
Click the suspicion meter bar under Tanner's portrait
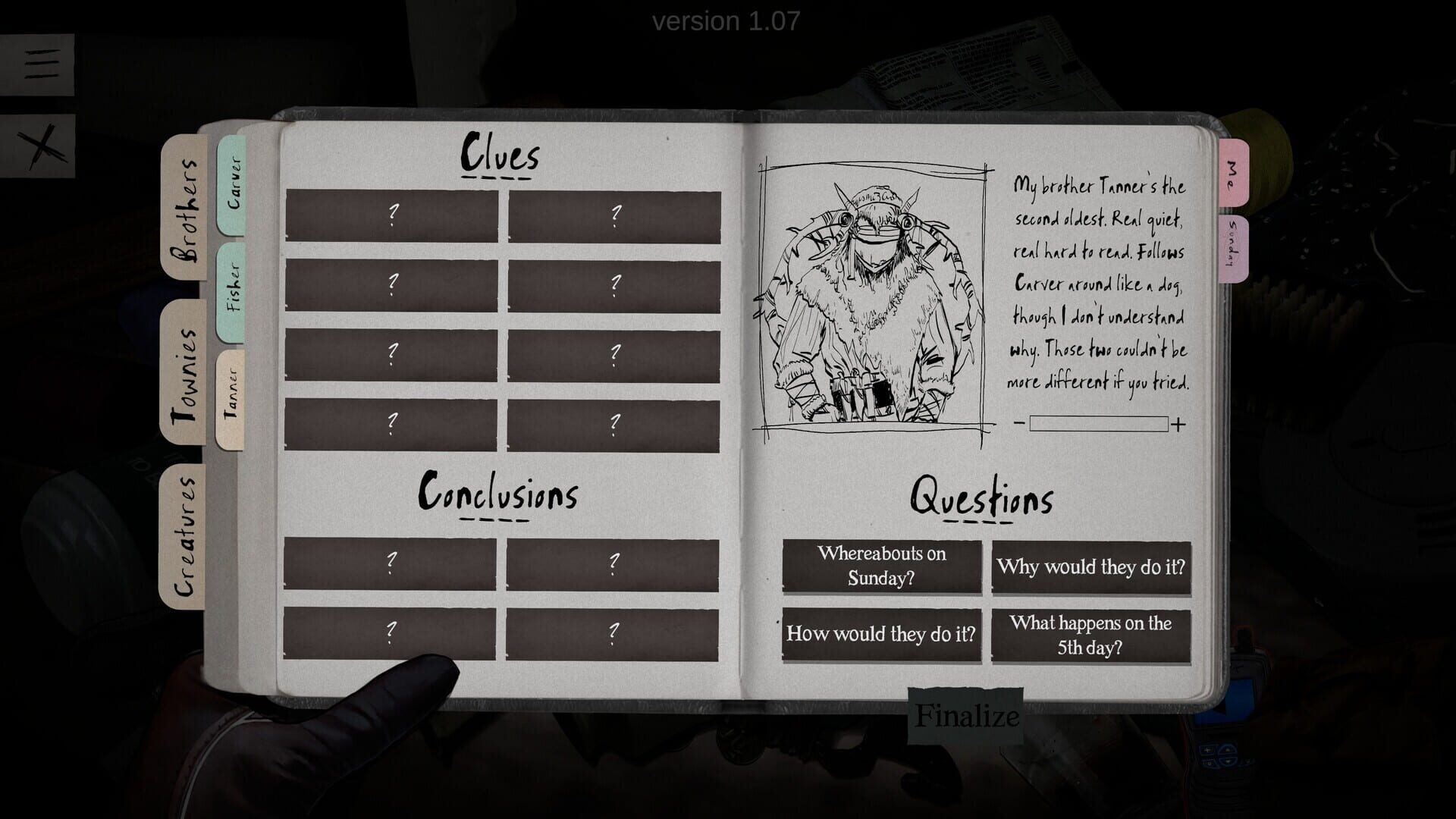1097,425
